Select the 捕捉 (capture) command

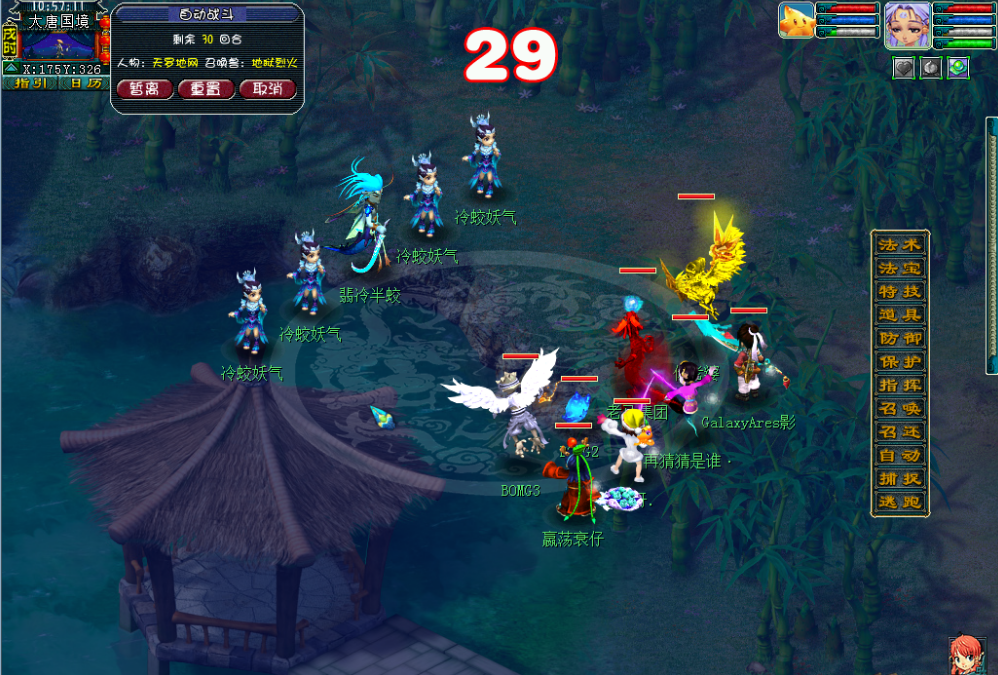tap(901, 478)
